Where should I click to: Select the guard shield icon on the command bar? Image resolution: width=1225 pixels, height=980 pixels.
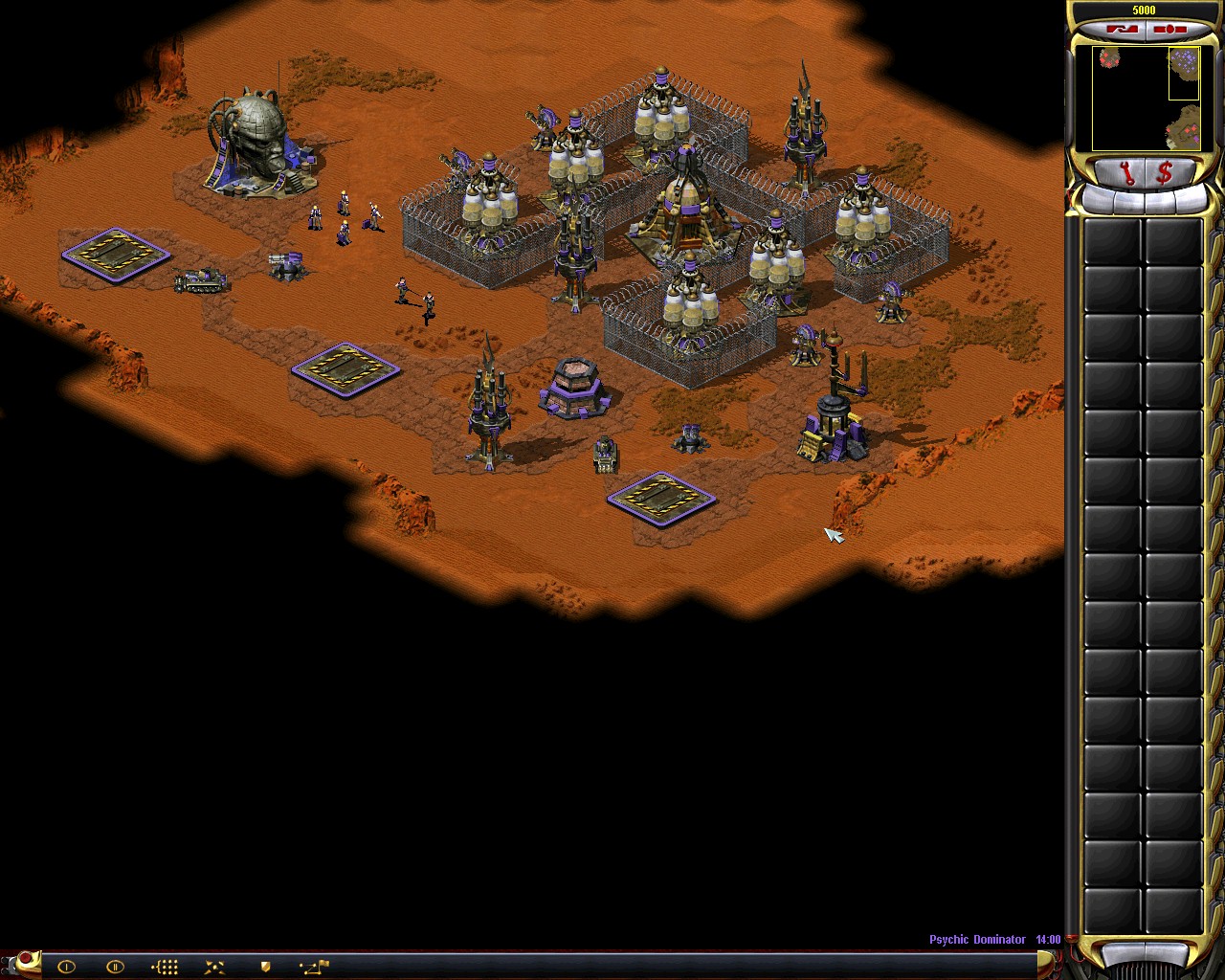[x=266, y=967]
